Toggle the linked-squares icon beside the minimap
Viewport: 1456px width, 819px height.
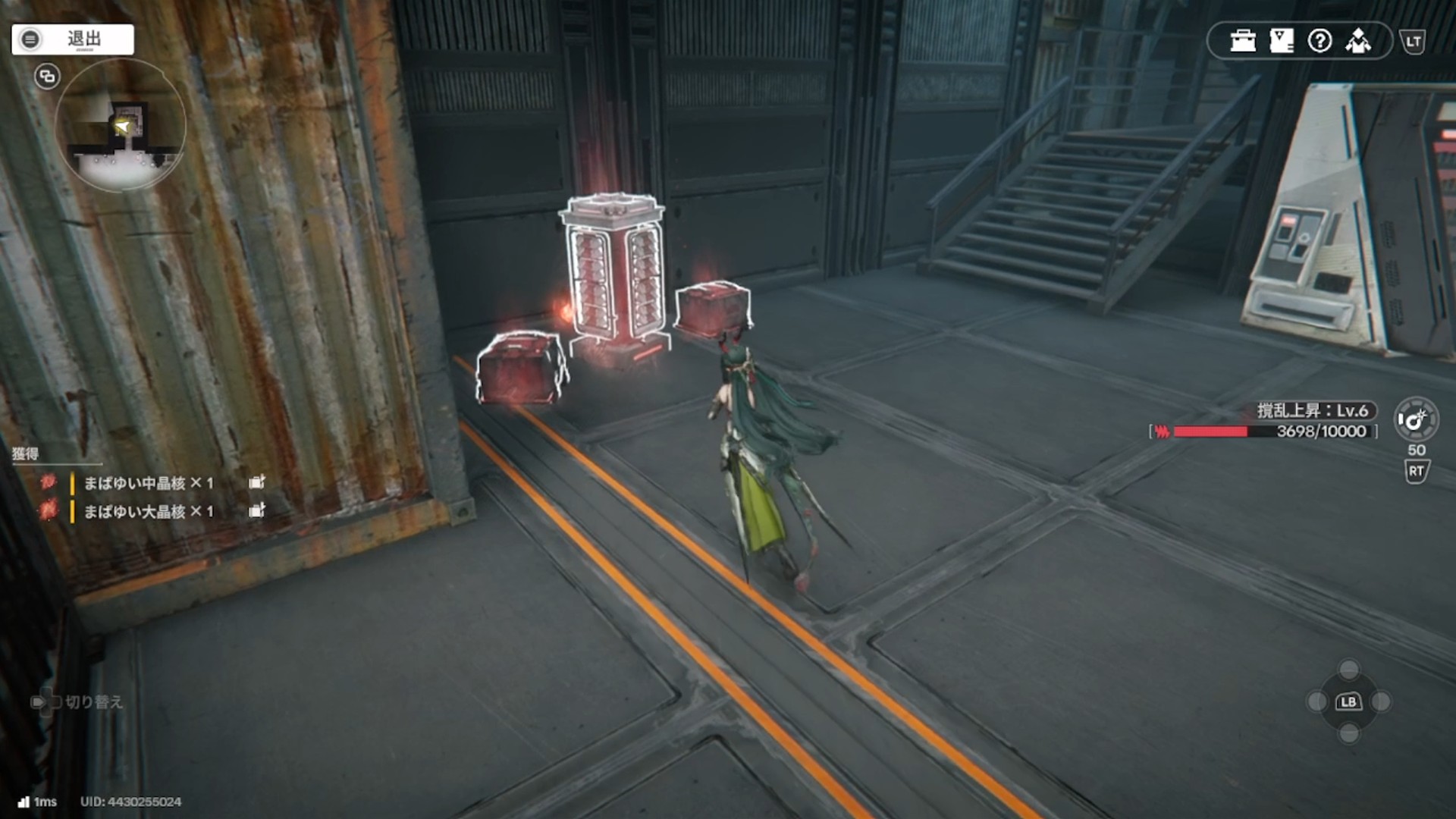(47, 77)
